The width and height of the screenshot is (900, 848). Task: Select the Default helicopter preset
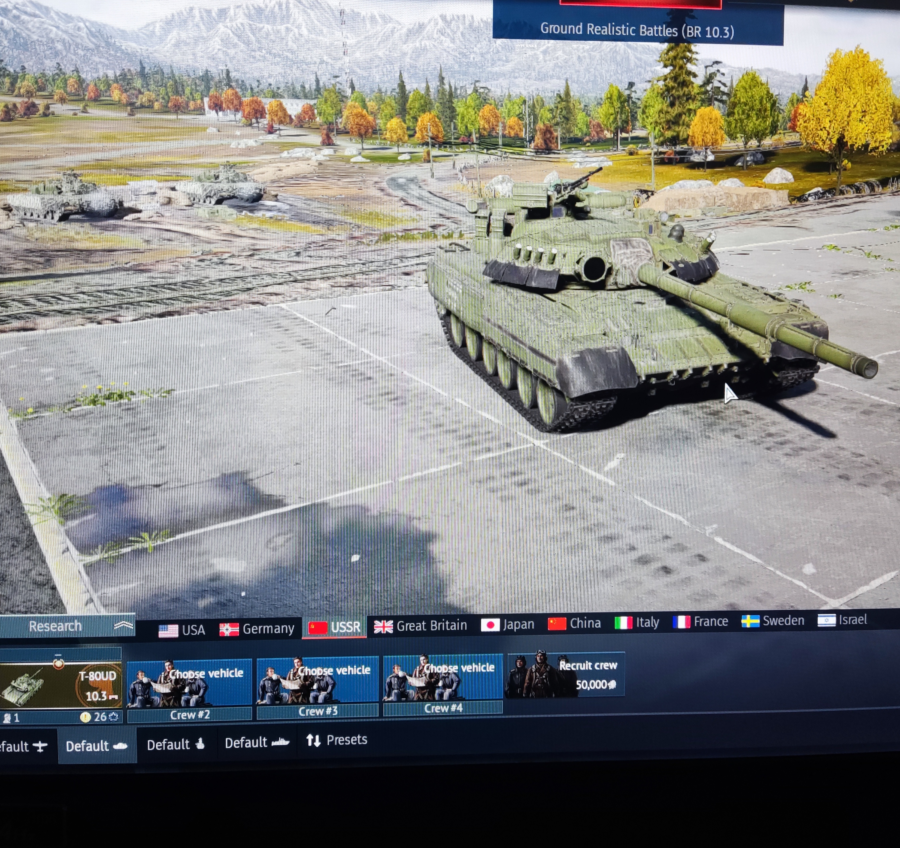tap(176, 744)
